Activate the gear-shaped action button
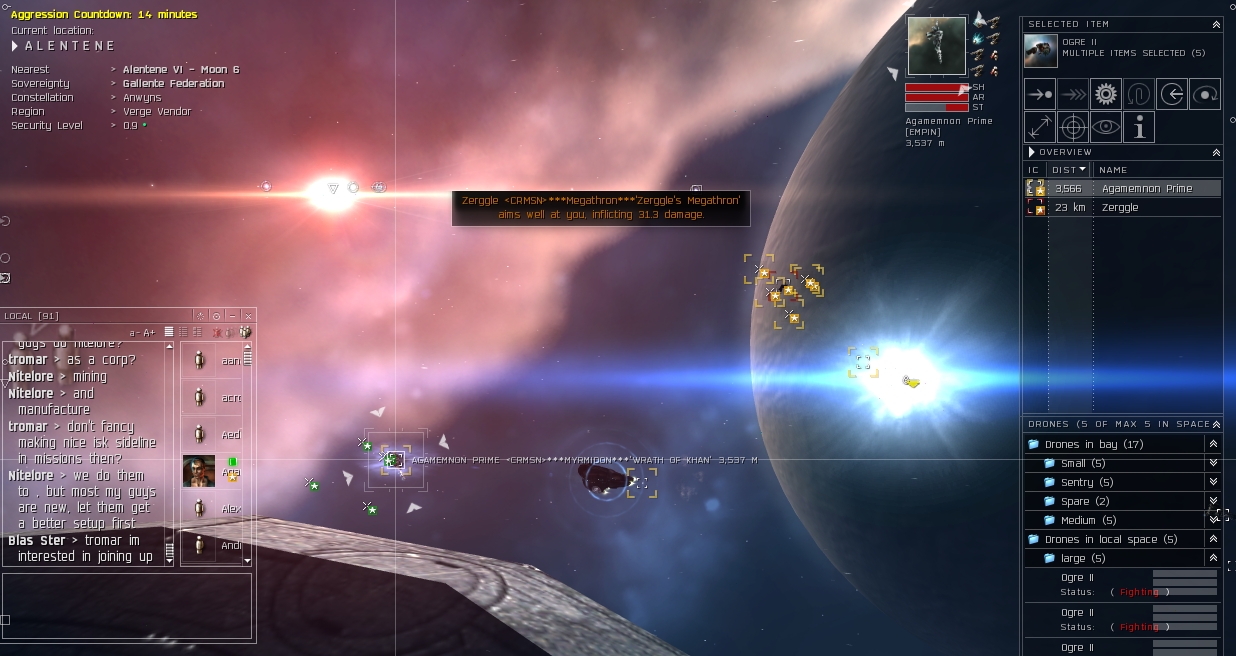Screen dimensions: 1236x656 tap(1105, 94)
